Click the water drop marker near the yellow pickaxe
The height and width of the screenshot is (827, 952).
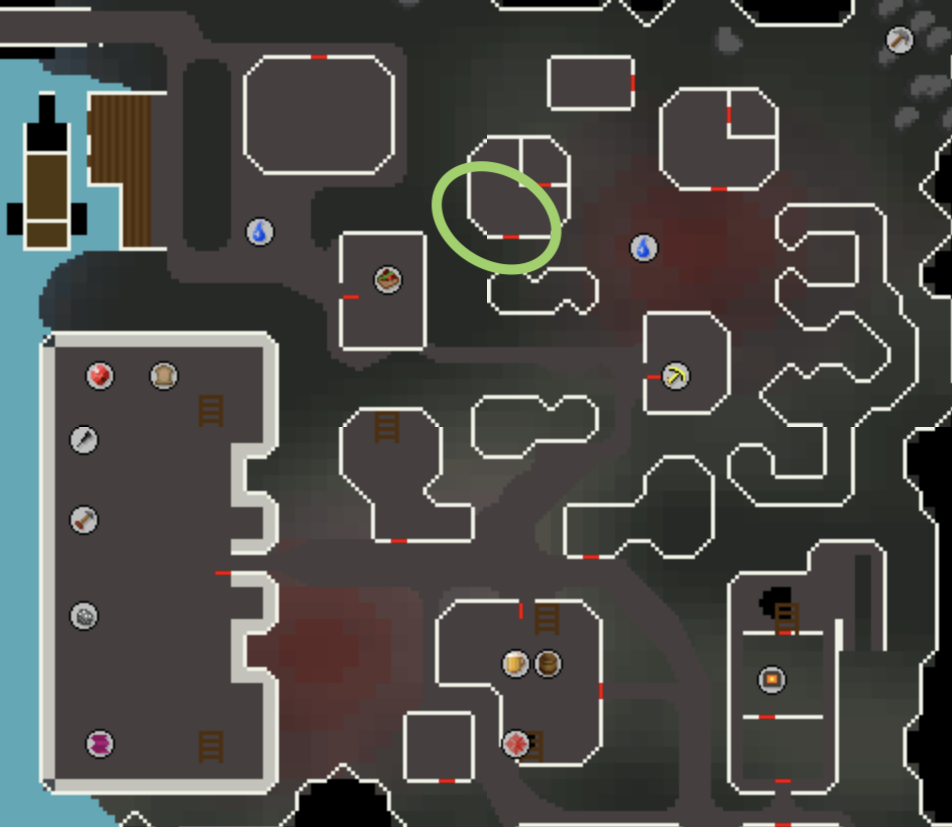(644, 247)
